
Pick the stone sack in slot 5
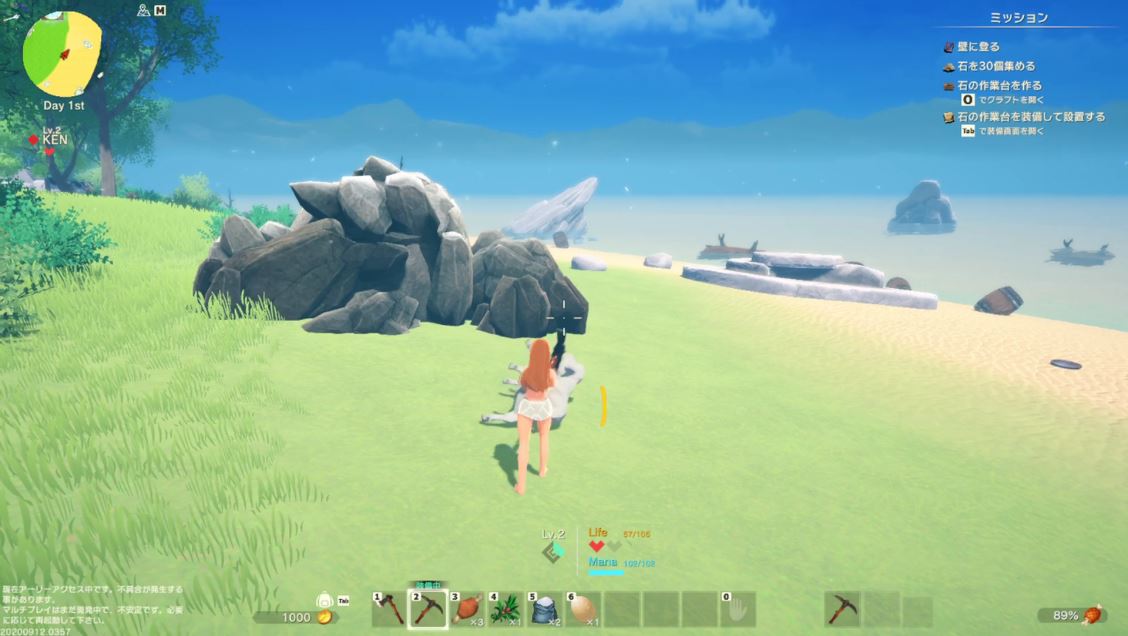pos(545,609)
